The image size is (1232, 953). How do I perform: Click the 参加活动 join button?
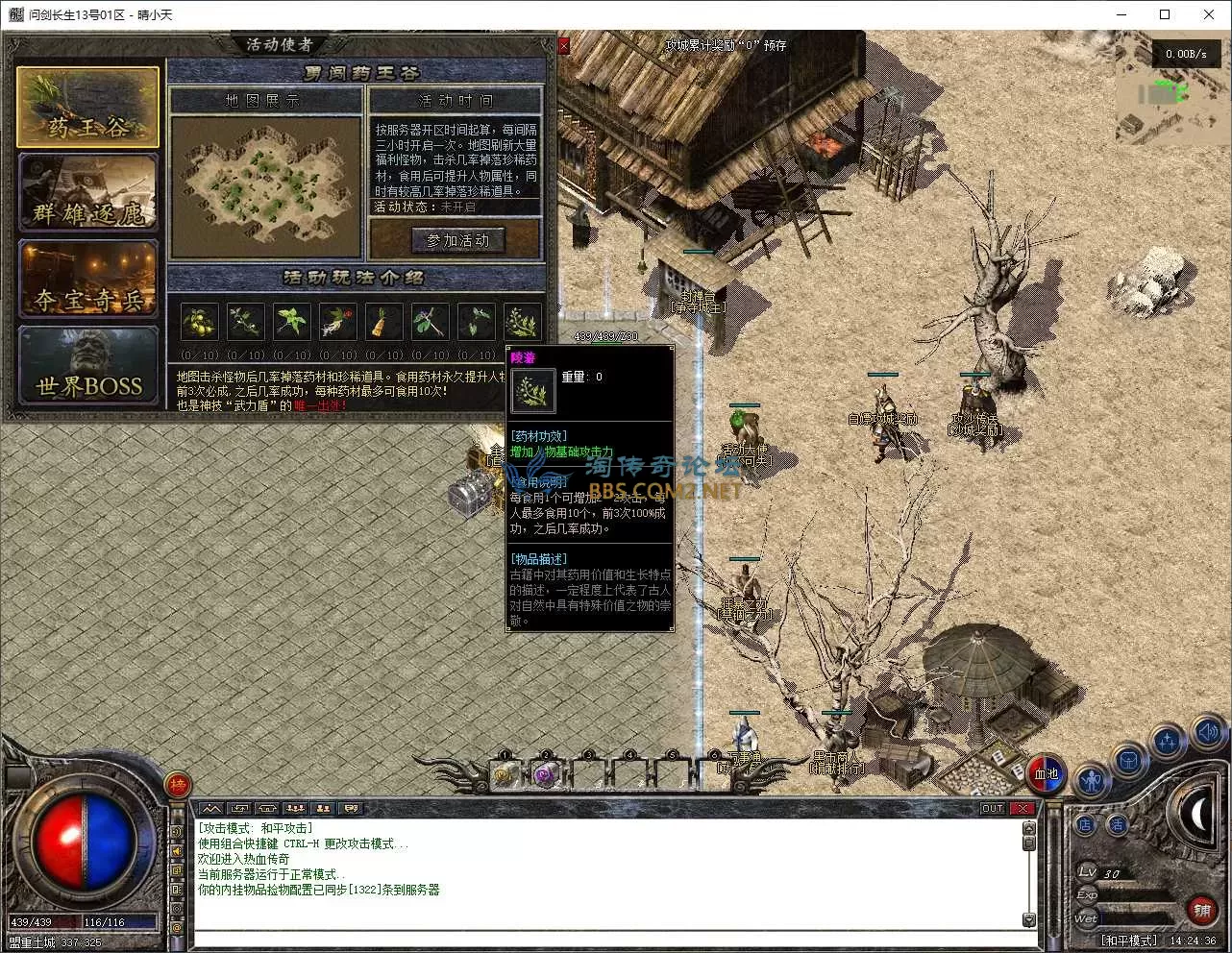[457, 240]
